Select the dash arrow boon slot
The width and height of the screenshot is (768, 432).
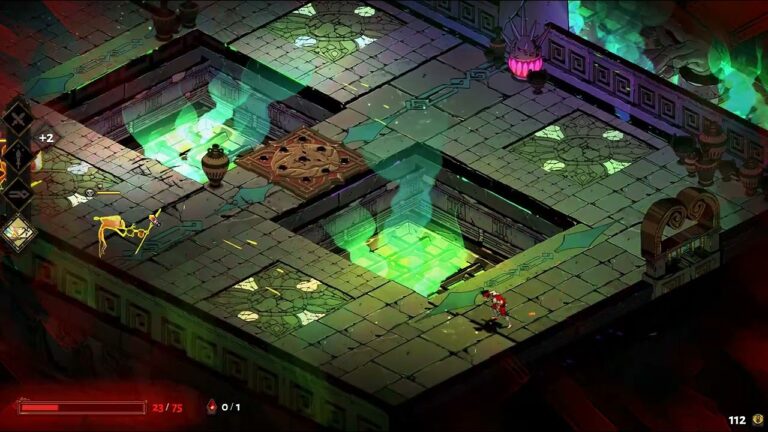(17, 193)
